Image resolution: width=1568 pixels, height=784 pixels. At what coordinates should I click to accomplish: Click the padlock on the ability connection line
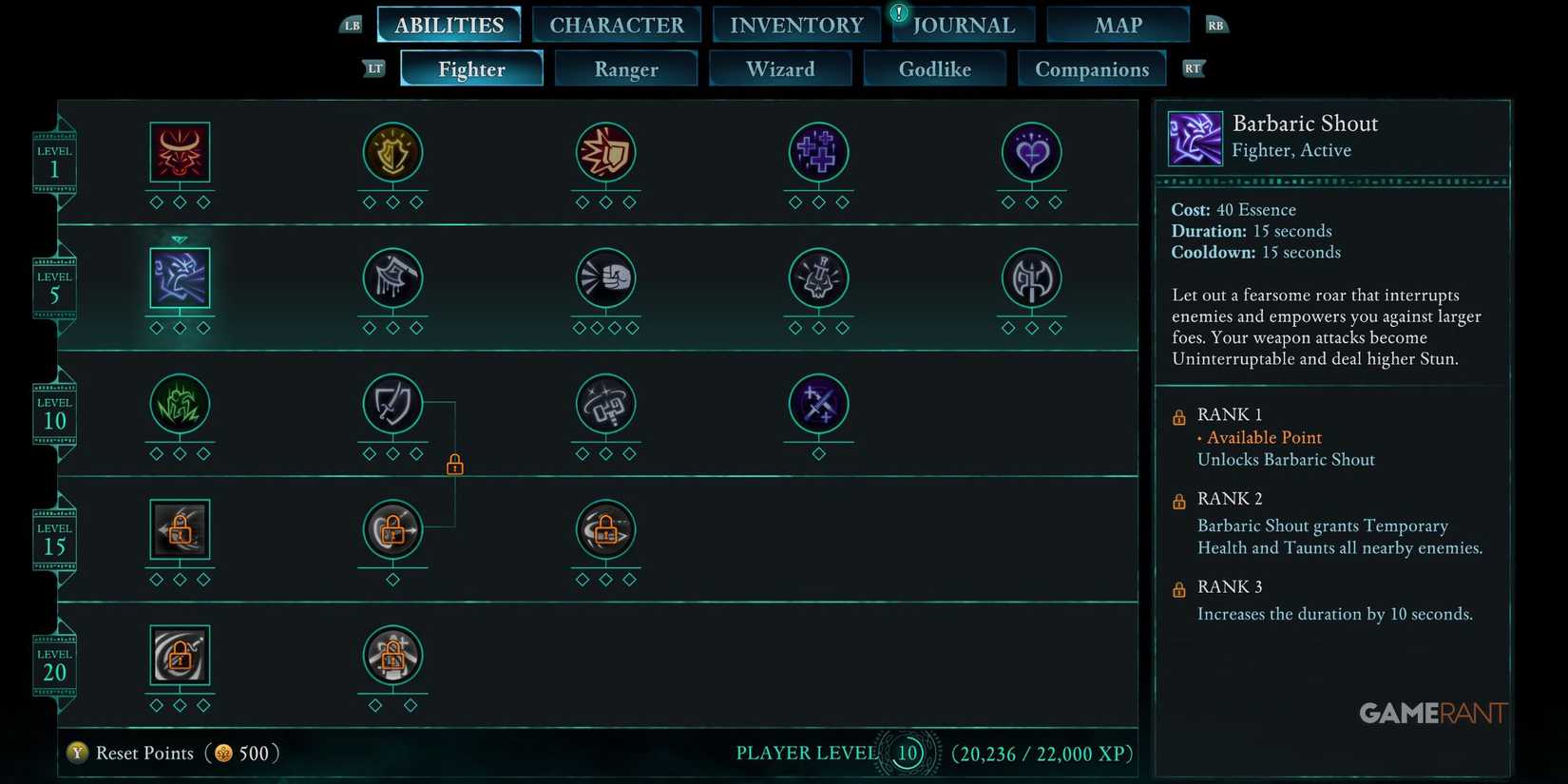point(454,464)
